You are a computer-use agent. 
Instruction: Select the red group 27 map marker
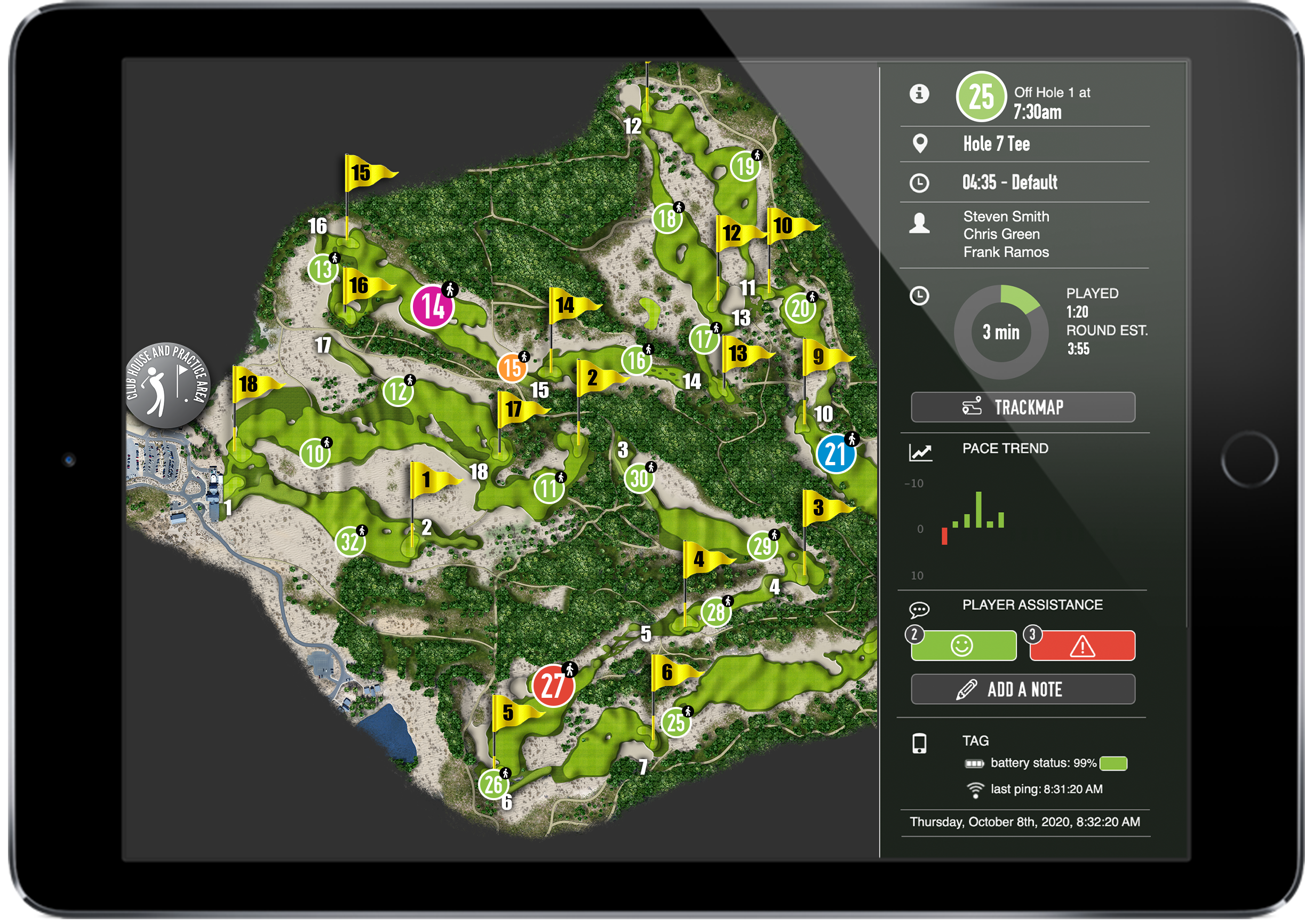tap(552, 685)
